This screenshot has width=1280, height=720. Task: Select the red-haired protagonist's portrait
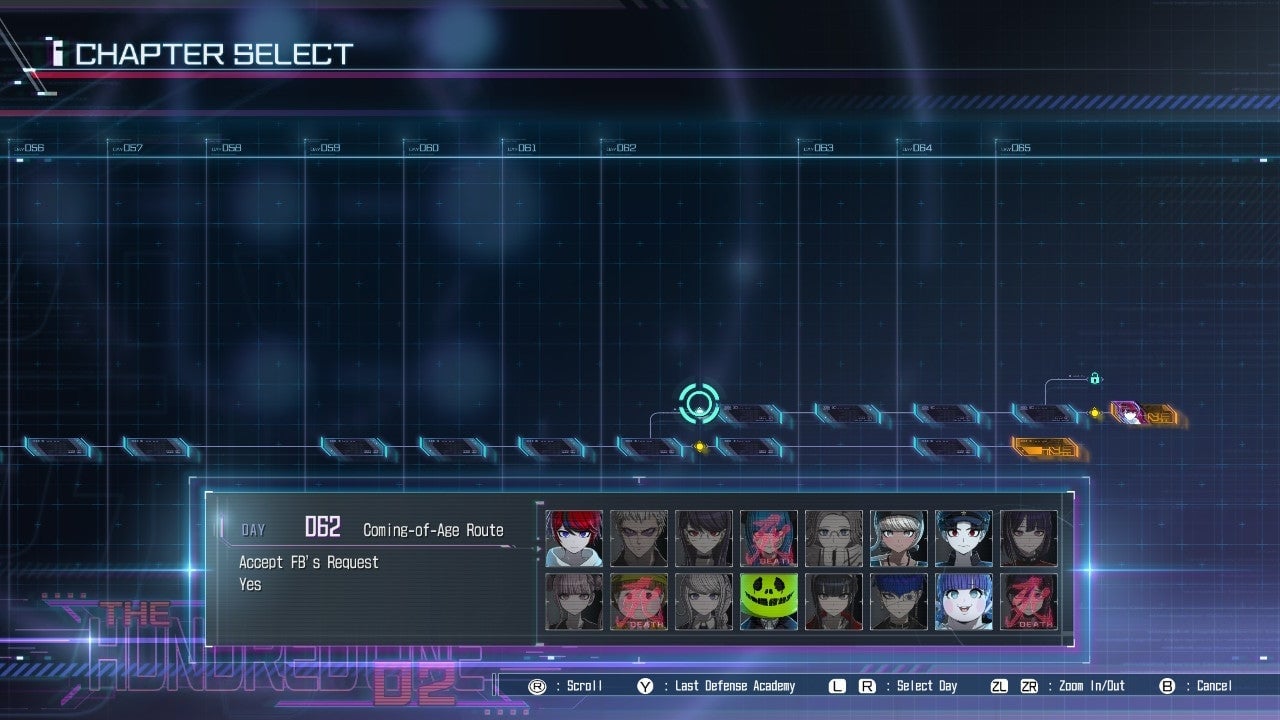(574, 537)
